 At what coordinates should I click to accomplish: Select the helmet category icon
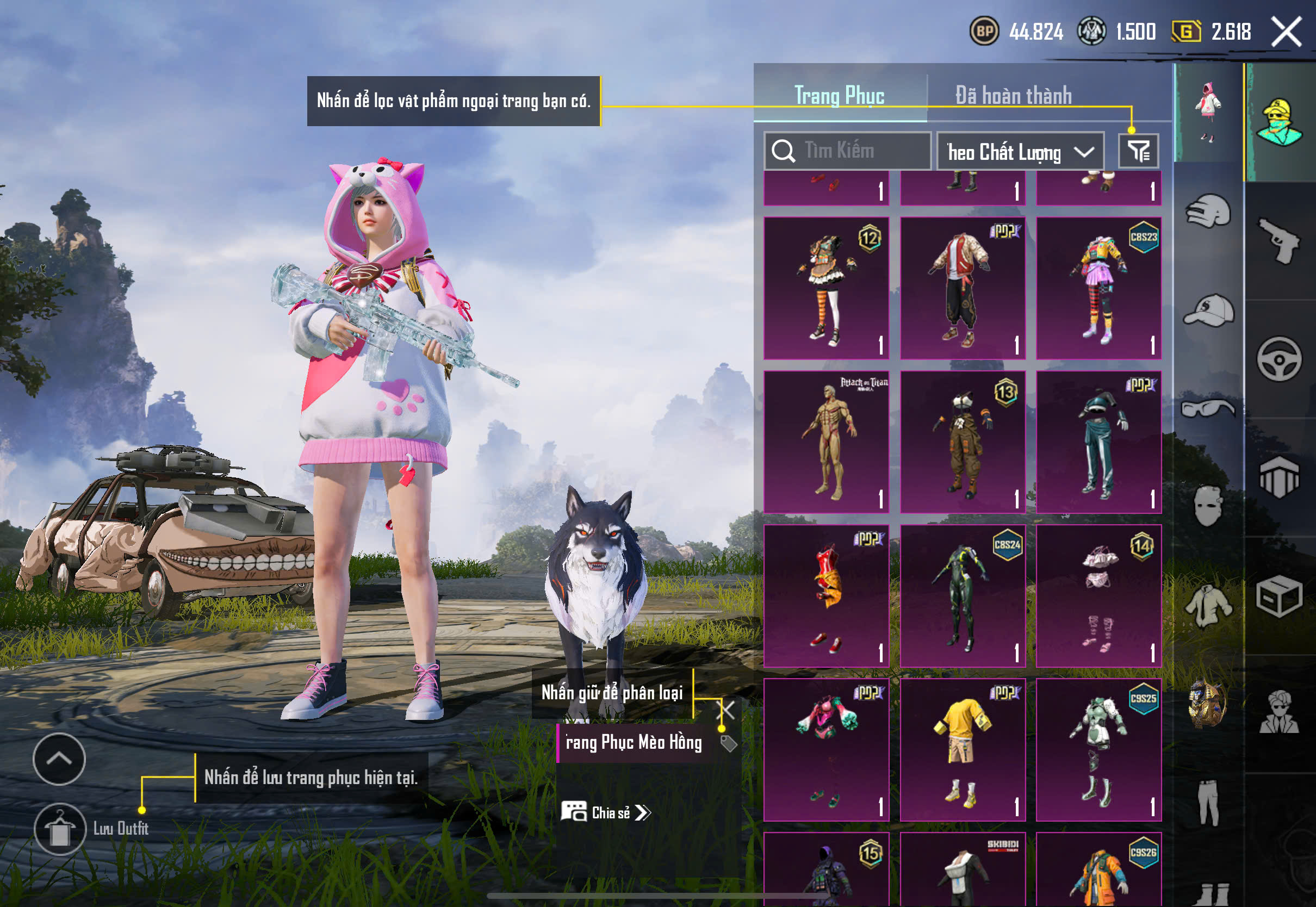1208,212
